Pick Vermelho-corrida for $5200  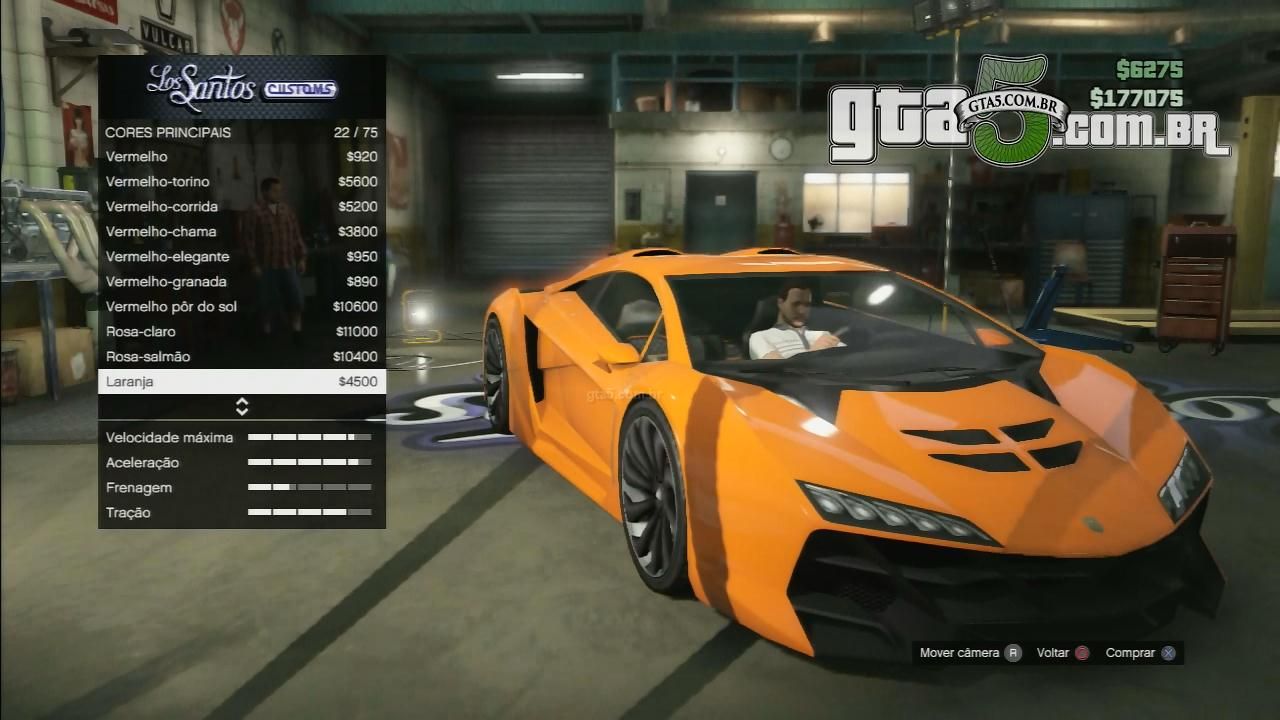click(x=241, y=207)
